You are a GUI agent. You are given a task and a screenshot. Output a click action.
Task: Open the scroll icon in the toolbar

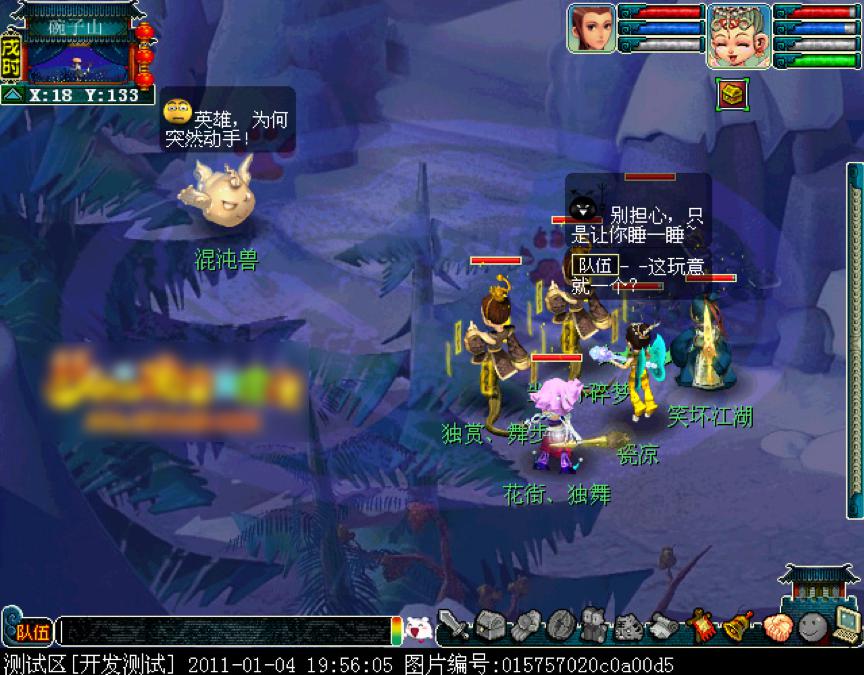point(664,626)
